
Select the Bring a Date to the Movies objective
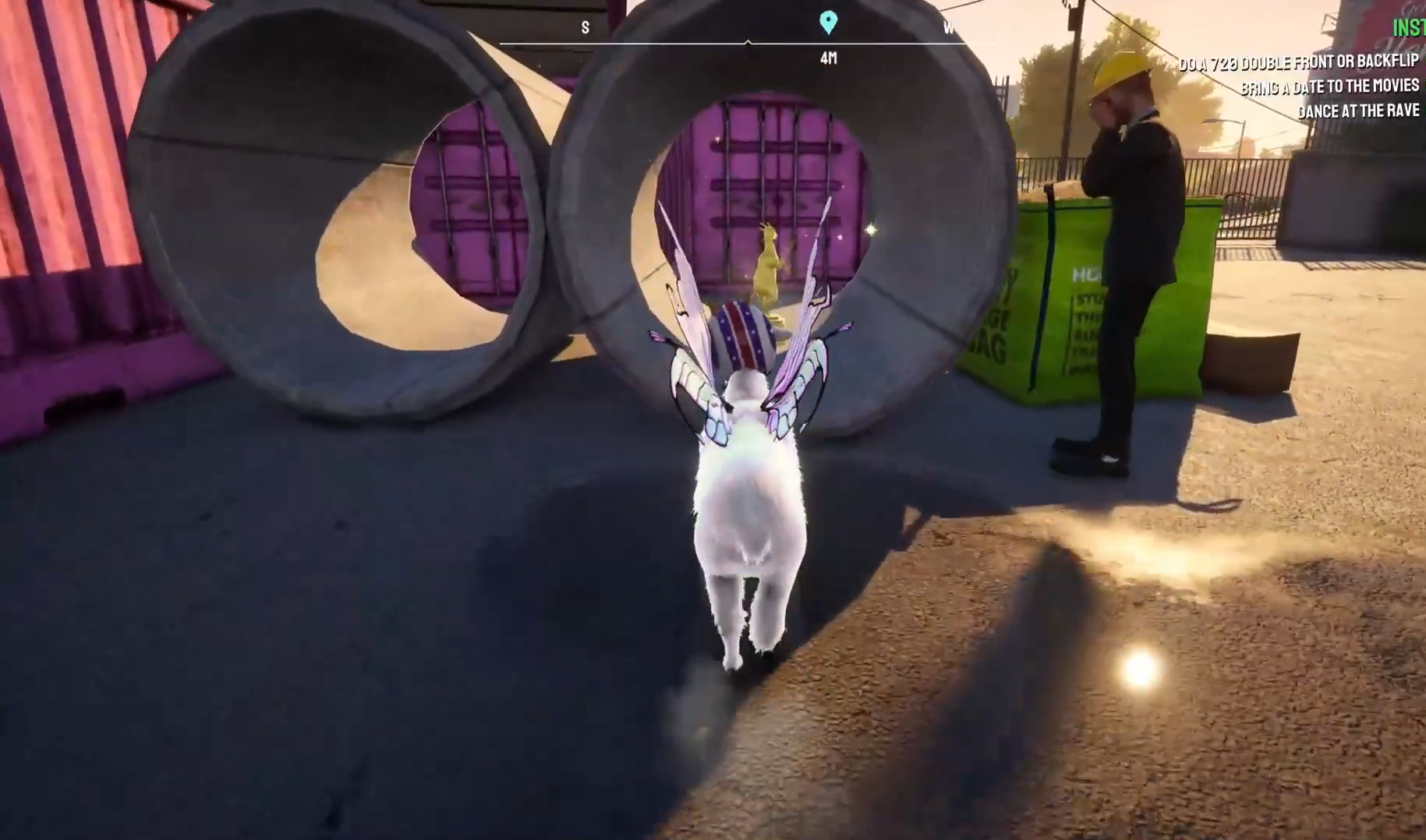pos(1329,86)
